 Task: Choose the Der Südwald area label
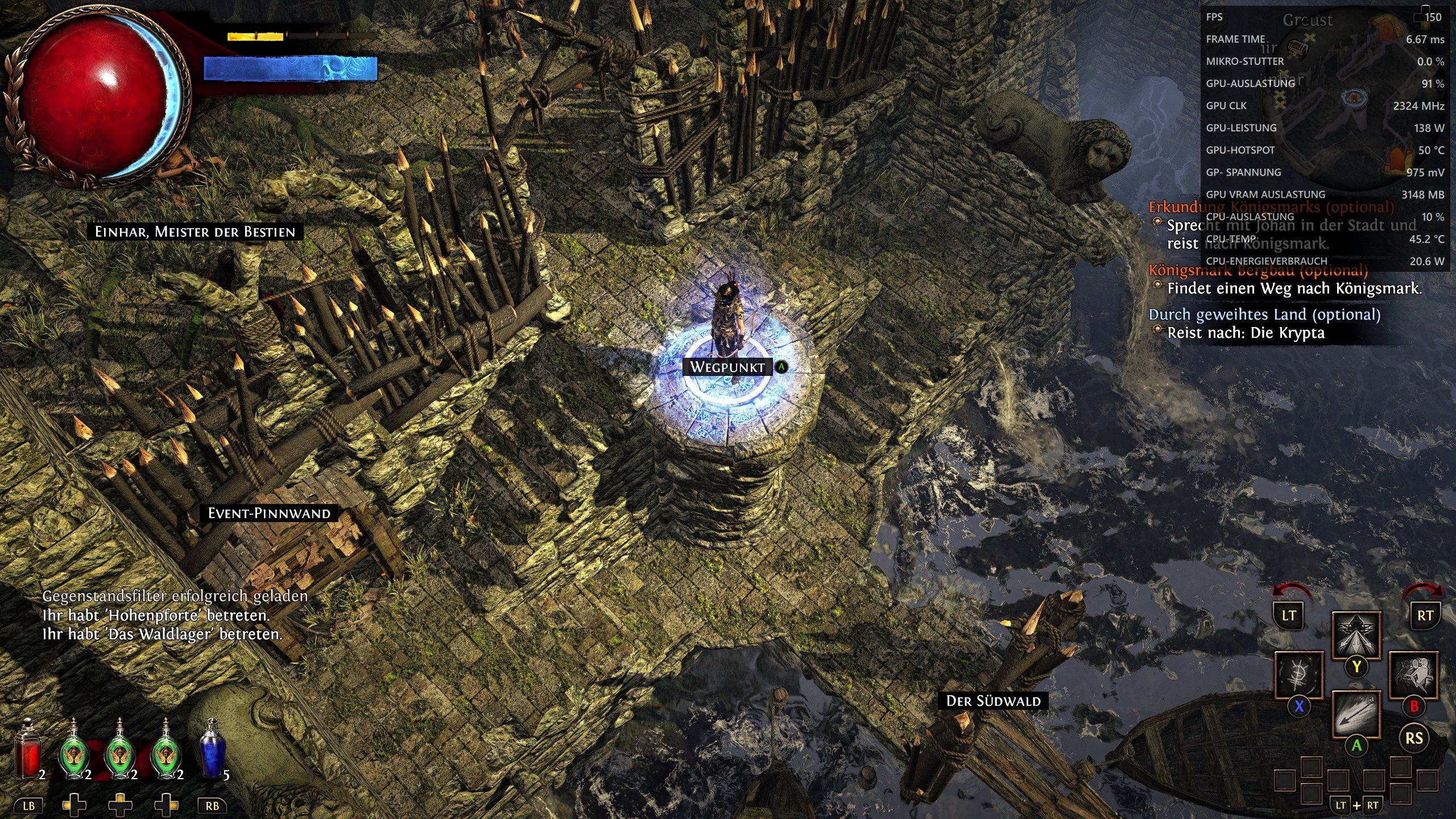pos(993,701)
